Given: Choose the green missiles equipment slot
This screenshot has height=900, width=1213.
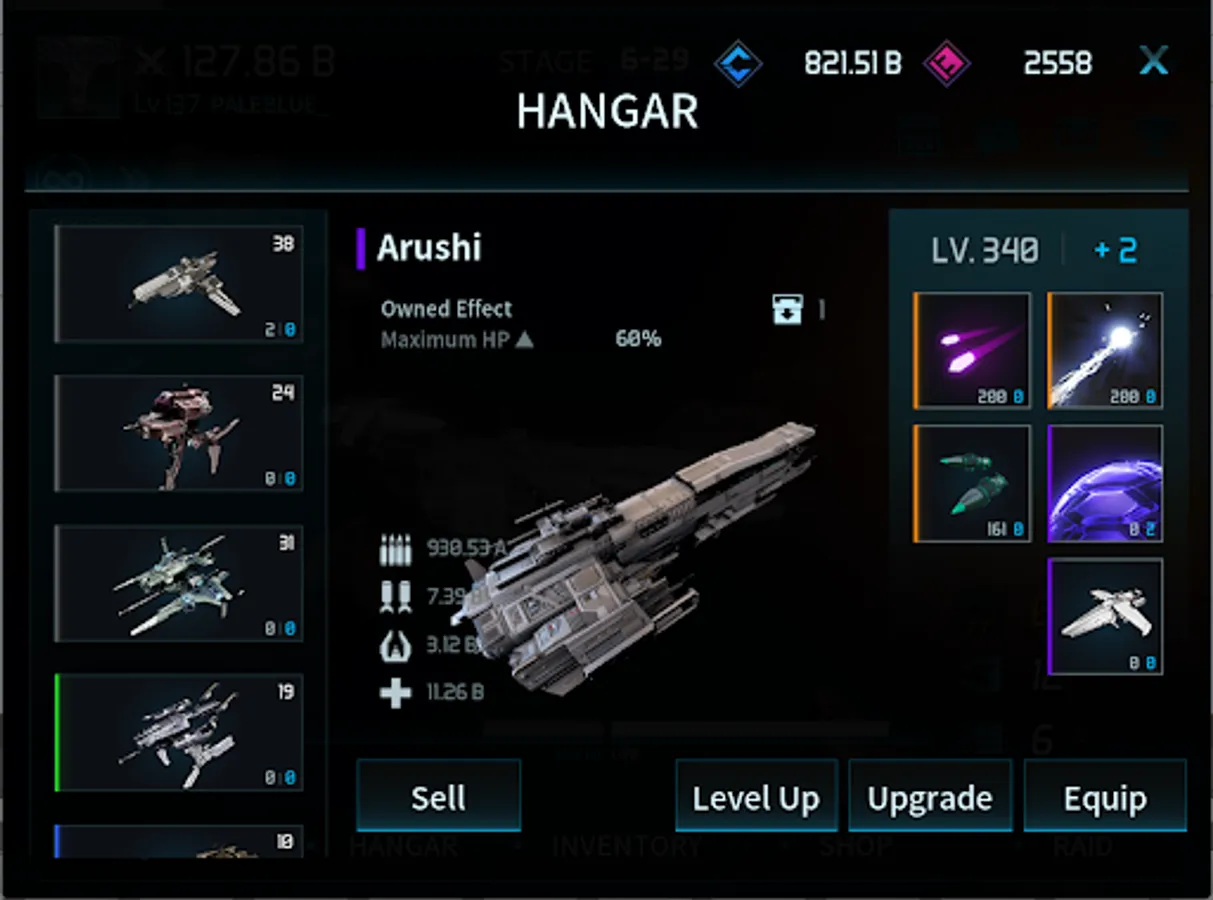Looking at the screenshot, I should tap(972, 484).
